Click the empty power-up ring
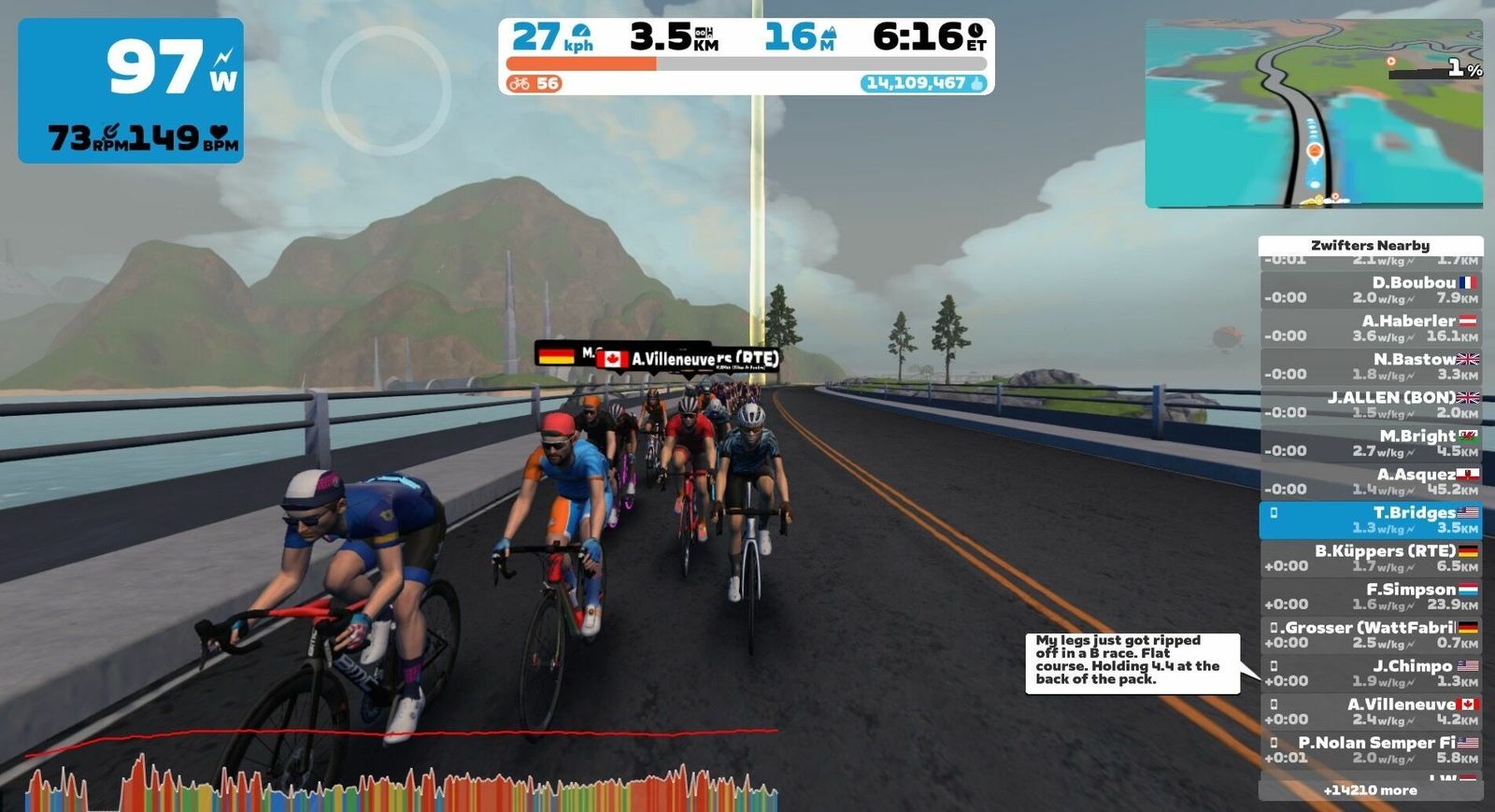 coord(386,90)
